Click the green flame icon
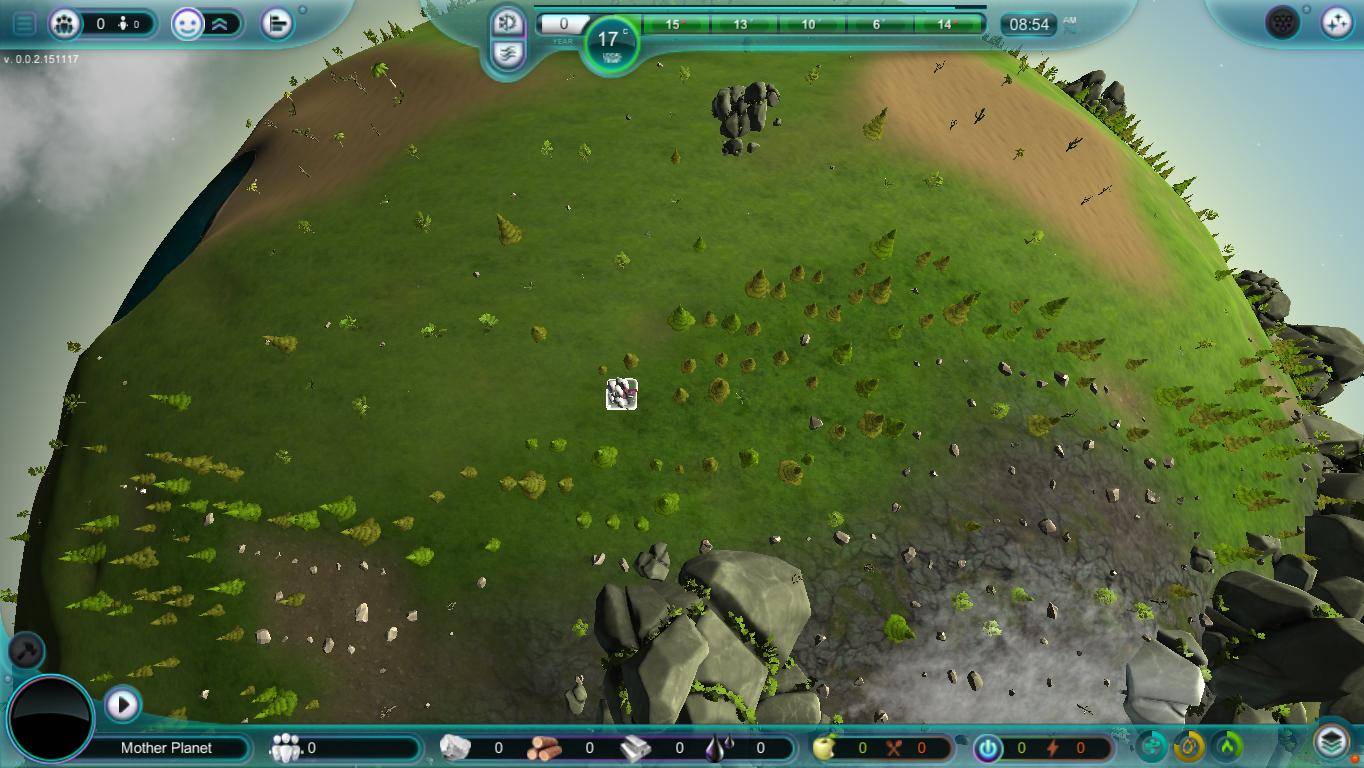This screenshot has height=768, width=1364. pyautogui.click(x=1227, y=746)
